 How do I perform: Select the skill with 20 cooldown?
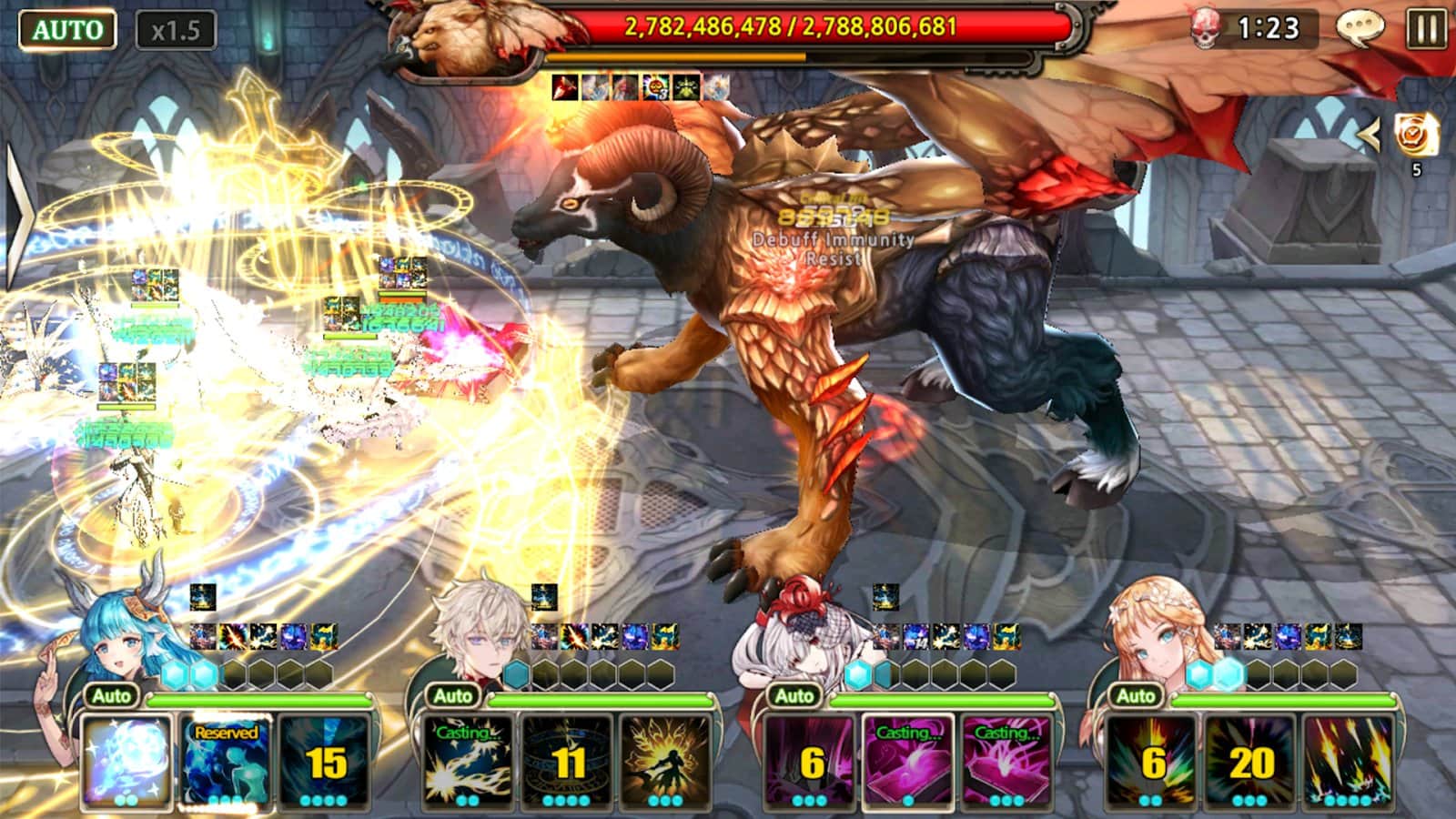[x=1249, y=761]
